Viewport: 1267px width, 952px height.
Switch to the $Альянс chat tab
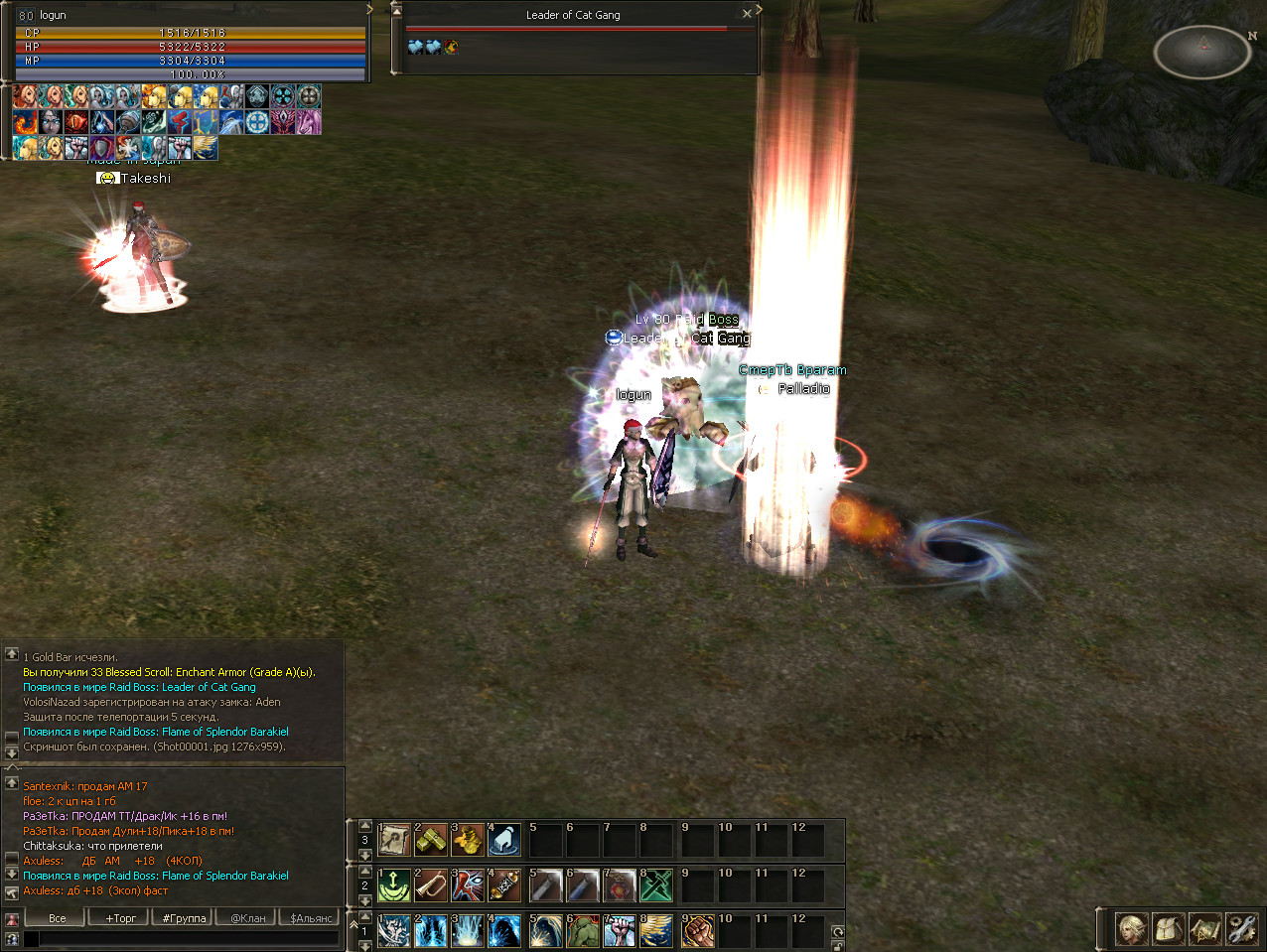coord(311,918)
